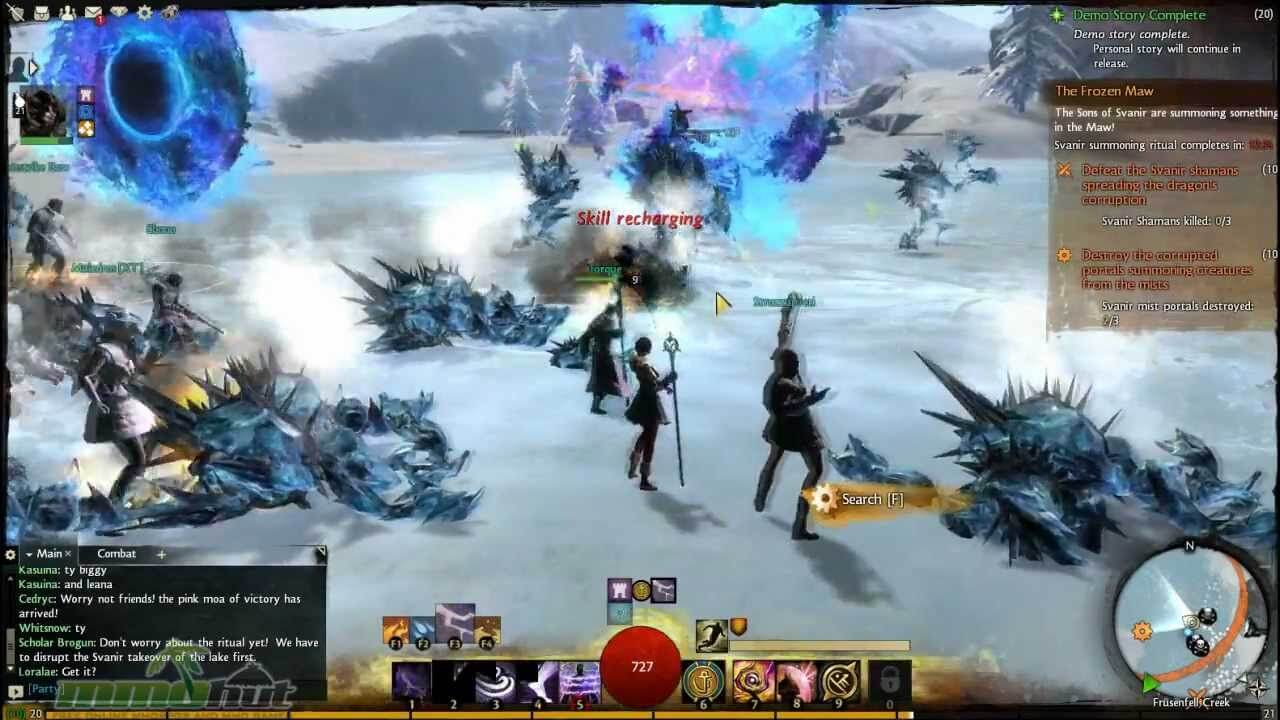1280x720 pixels.
Task: Click the expand-map arrows under the minimap
Action: coord(1257,686)
